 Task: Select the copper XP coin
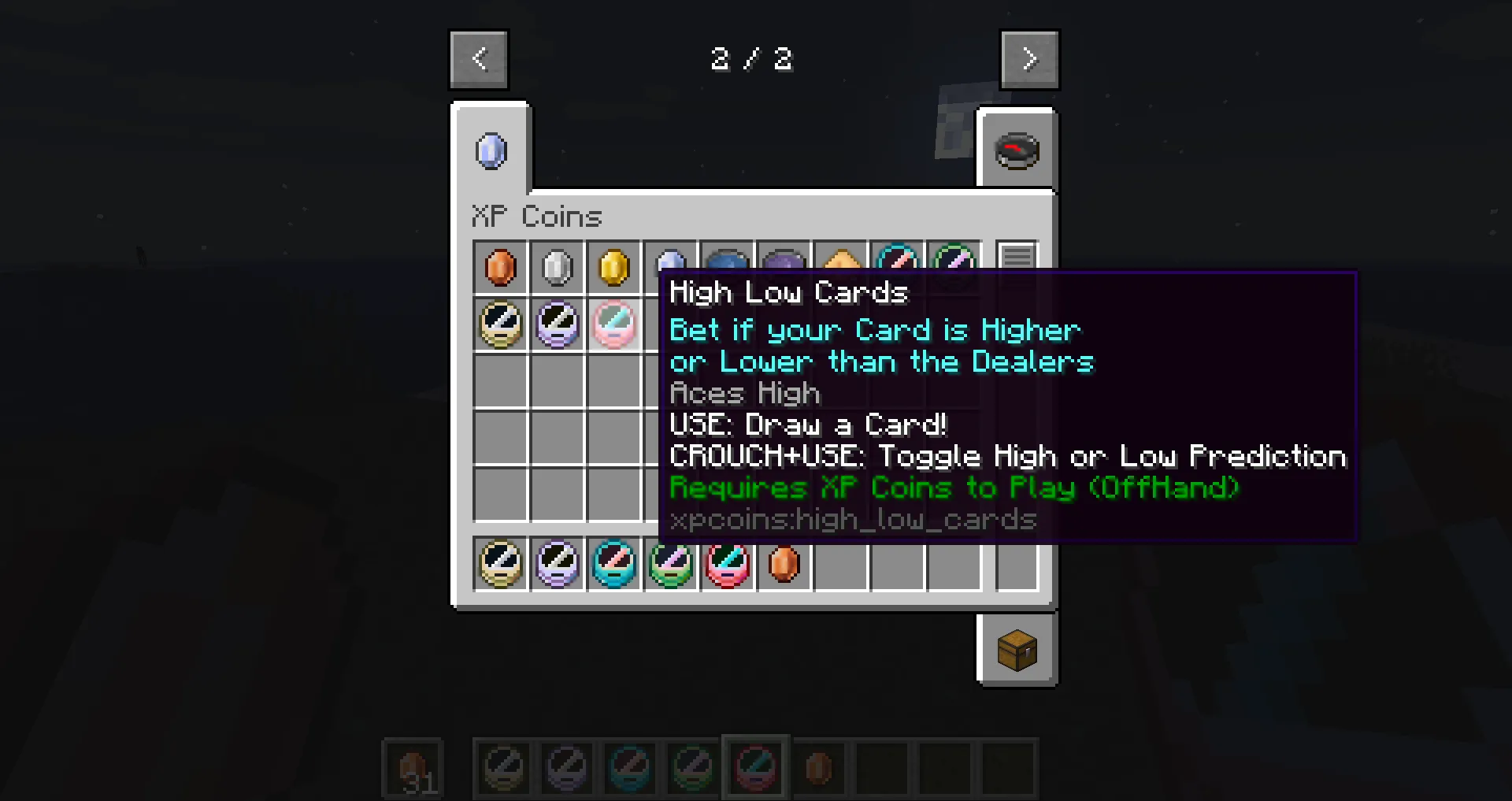[x=501, y=268]
